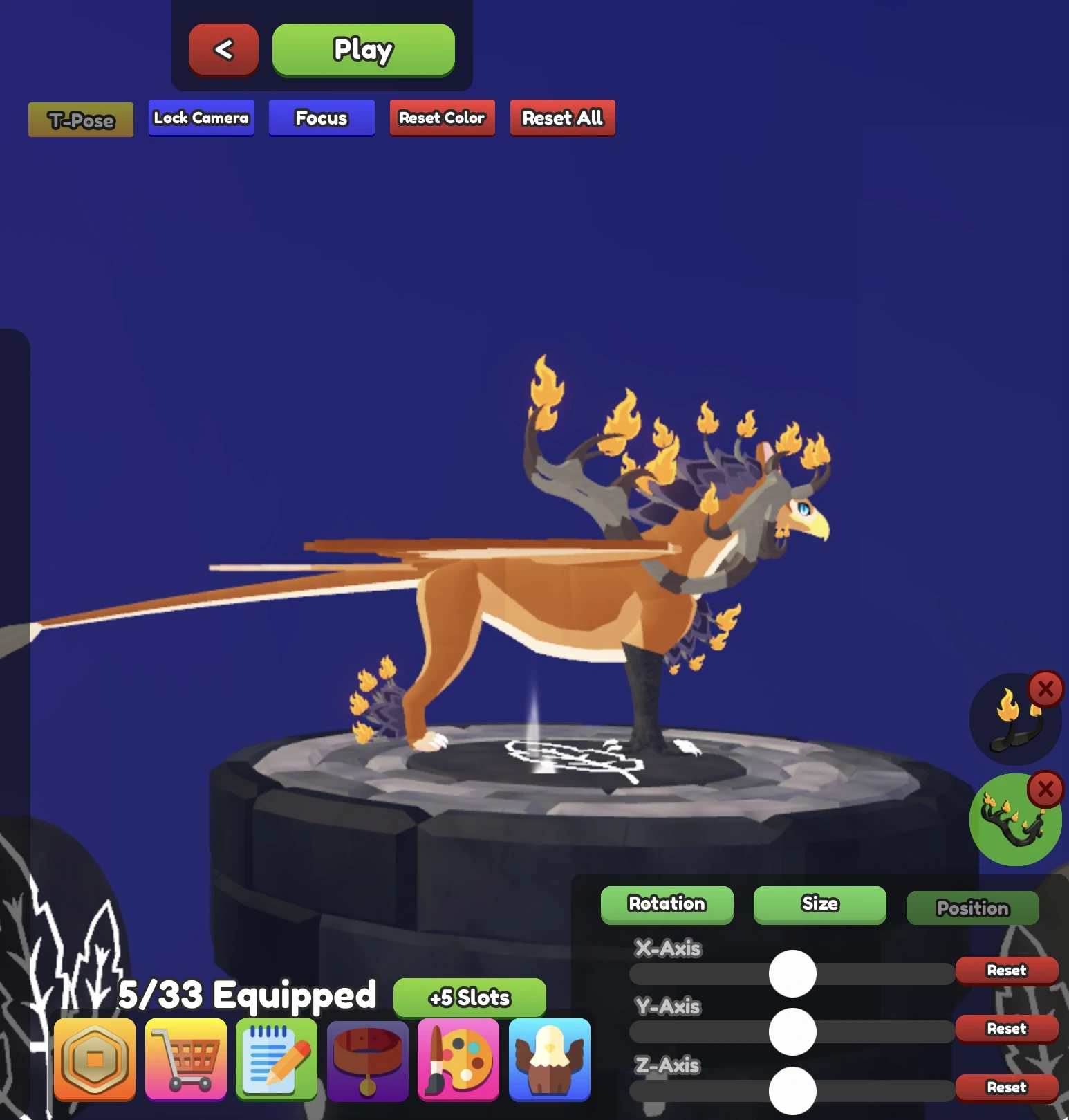Image resolution: width=1069 pixels, height=1120 pixels.
Task: Toggle T-Pose mode
Action: [x=80, y=120]
